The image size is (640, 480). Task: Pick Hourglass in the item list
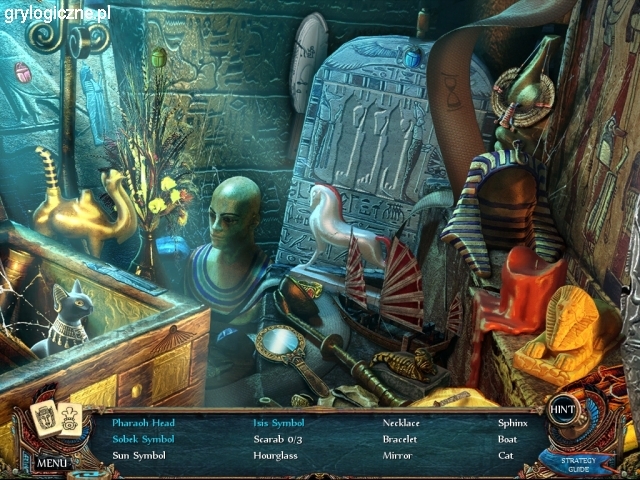click(x=275, y=455)
